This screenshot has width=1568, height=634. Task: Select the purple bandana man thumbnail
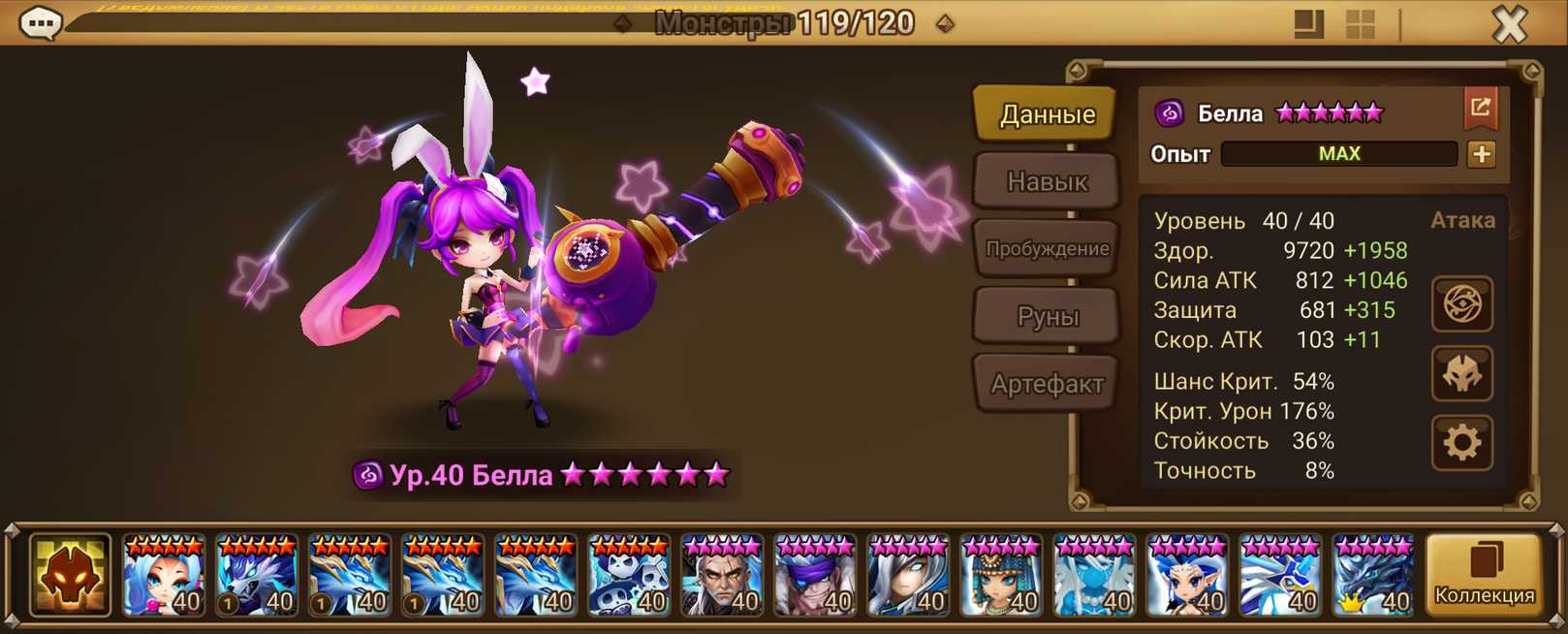[x=815, y=576]
